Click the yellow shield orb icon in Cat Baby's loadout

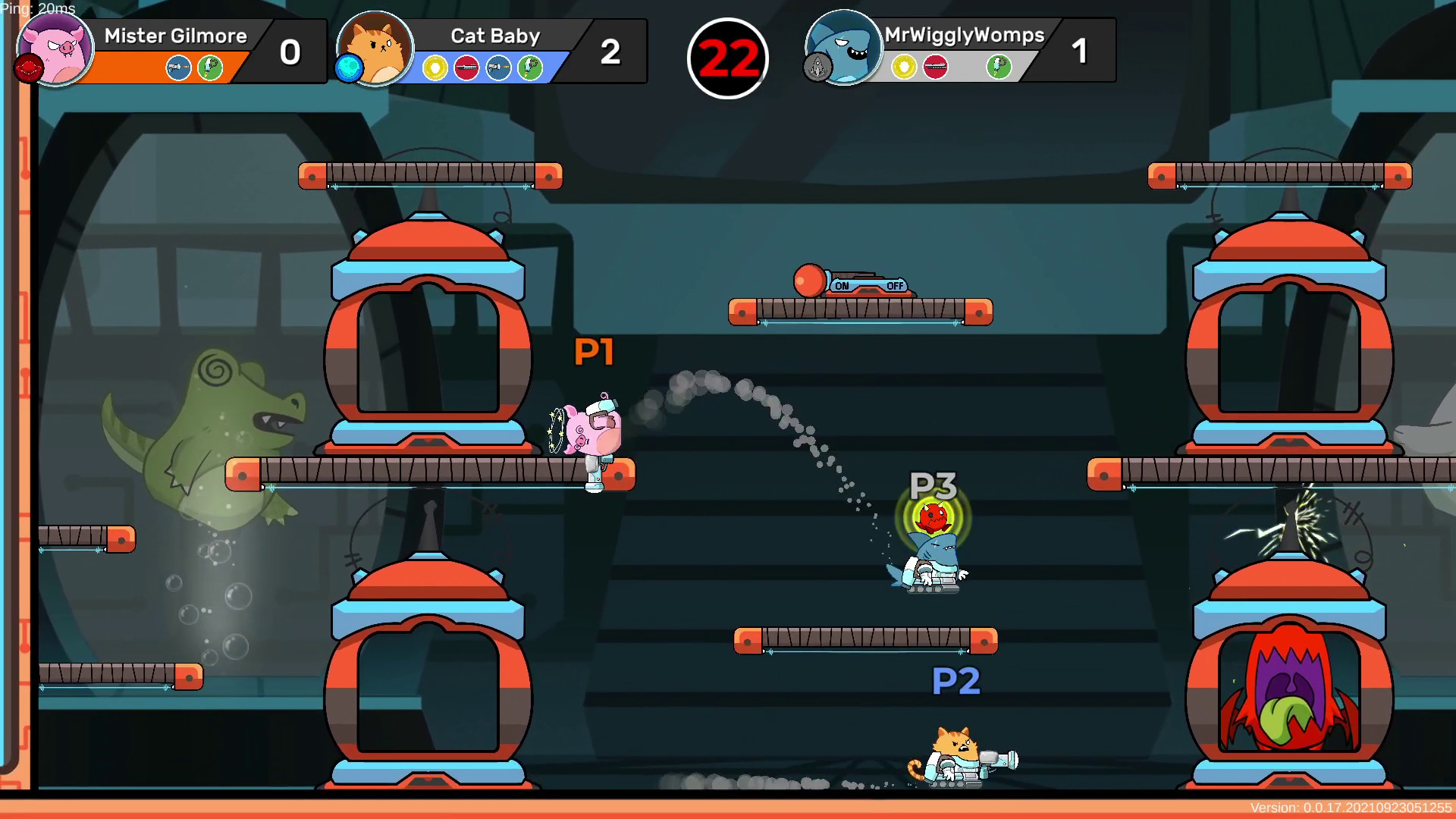tap(435, 67)
